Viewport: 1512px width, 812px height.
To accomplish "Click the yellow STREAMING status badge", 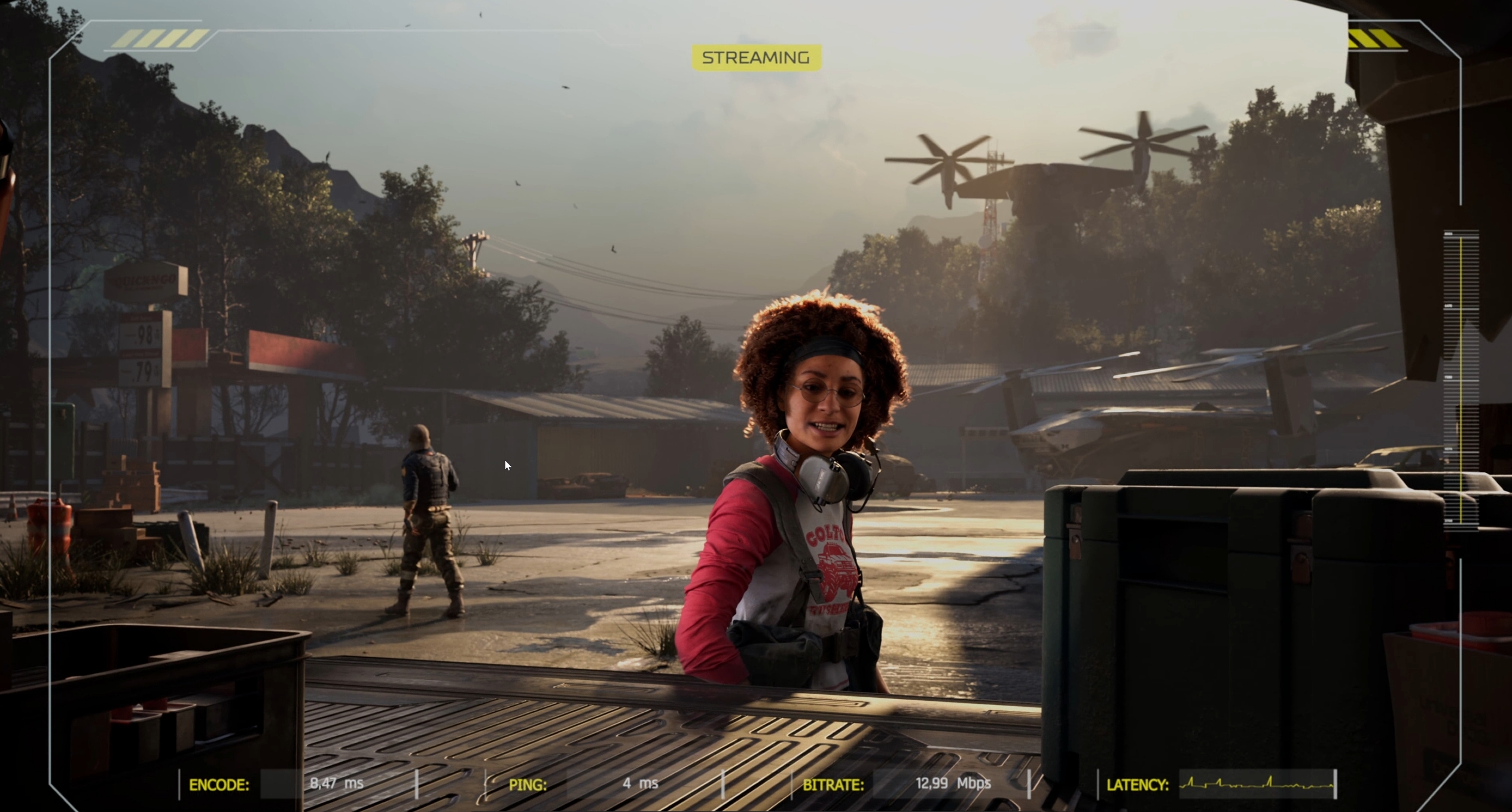I will 756,58.
